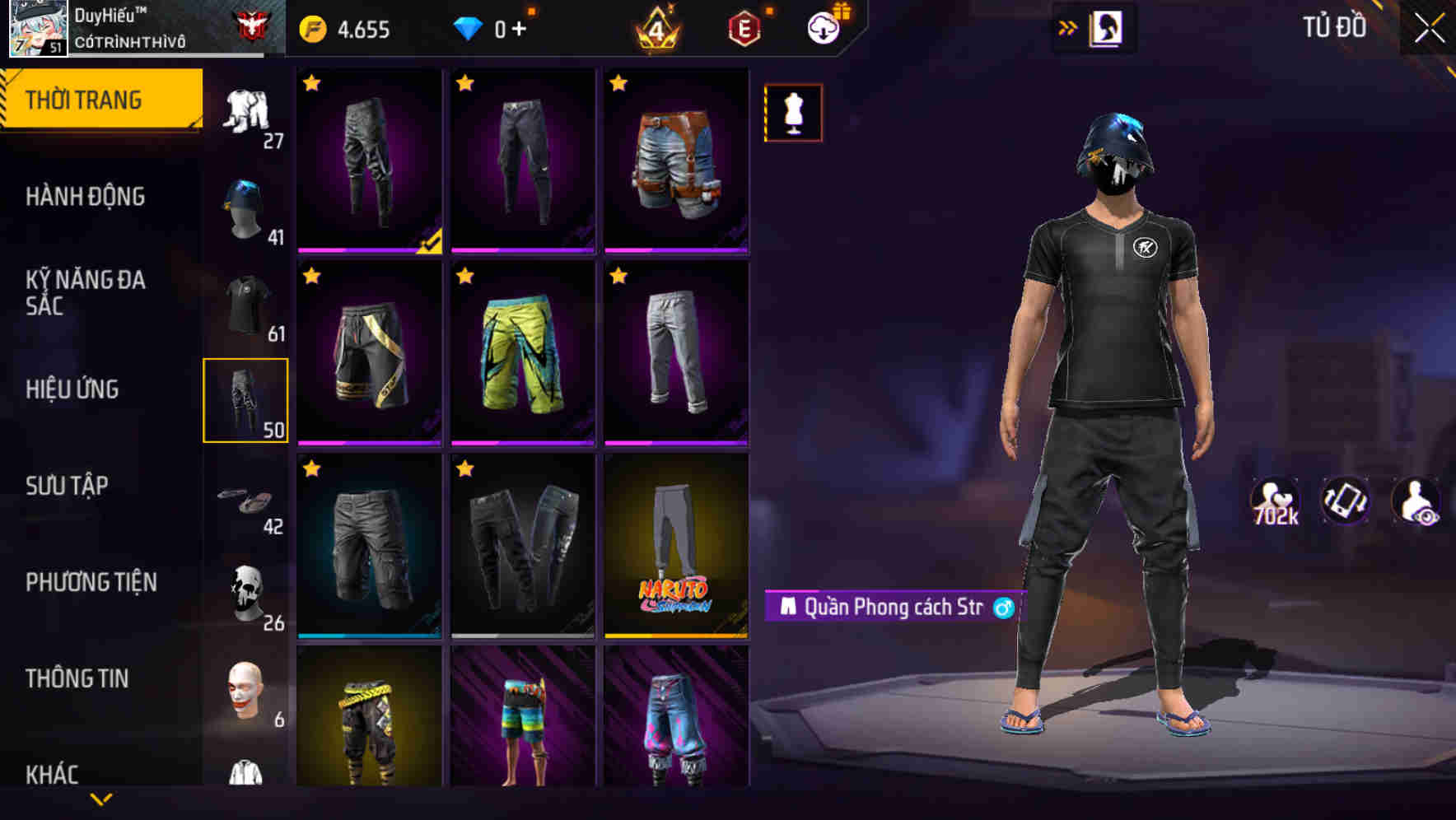Open the SƯU TẬP category tab
The image size is (1456, 820).
tap(70, 487)
